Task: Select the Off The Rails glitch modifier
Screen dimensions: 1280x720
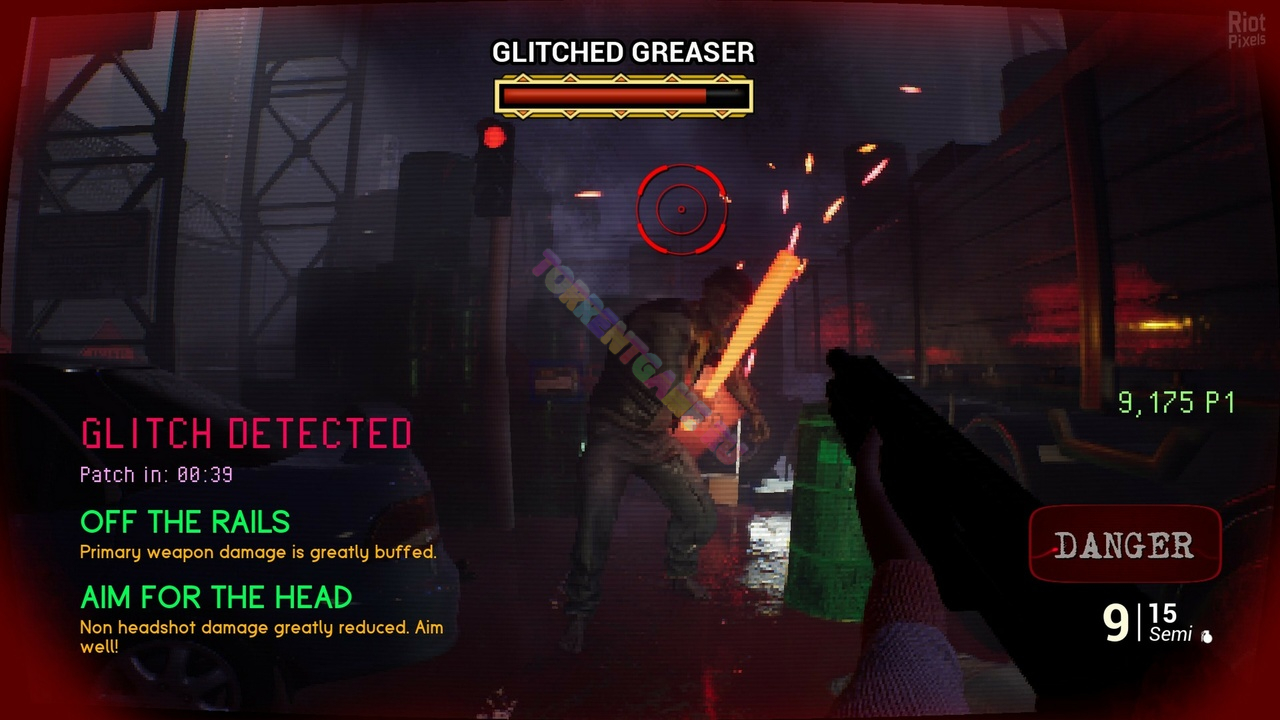Action: (185, 522)
